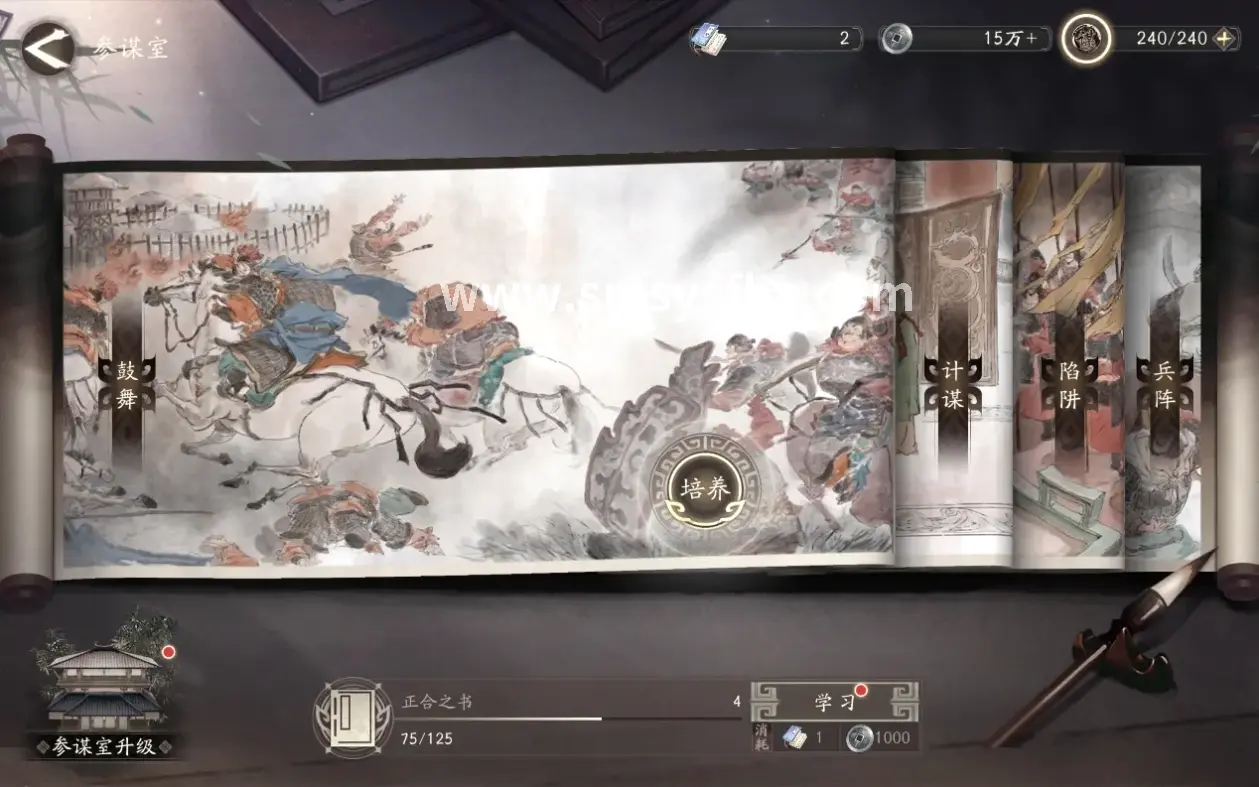Tap the copper coin currency icon
This screenshot has height=787, width=1259.
click(x=896, y=39)
